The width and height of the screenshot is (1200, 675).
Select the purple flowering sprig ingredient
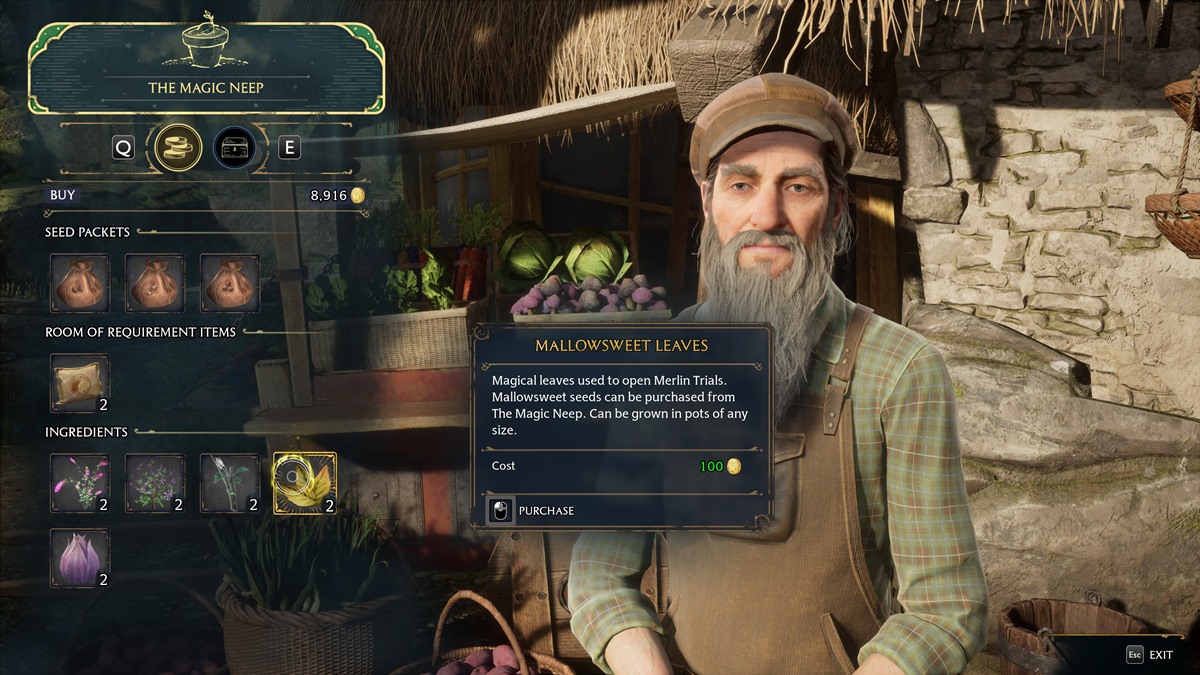coord(154,483)
